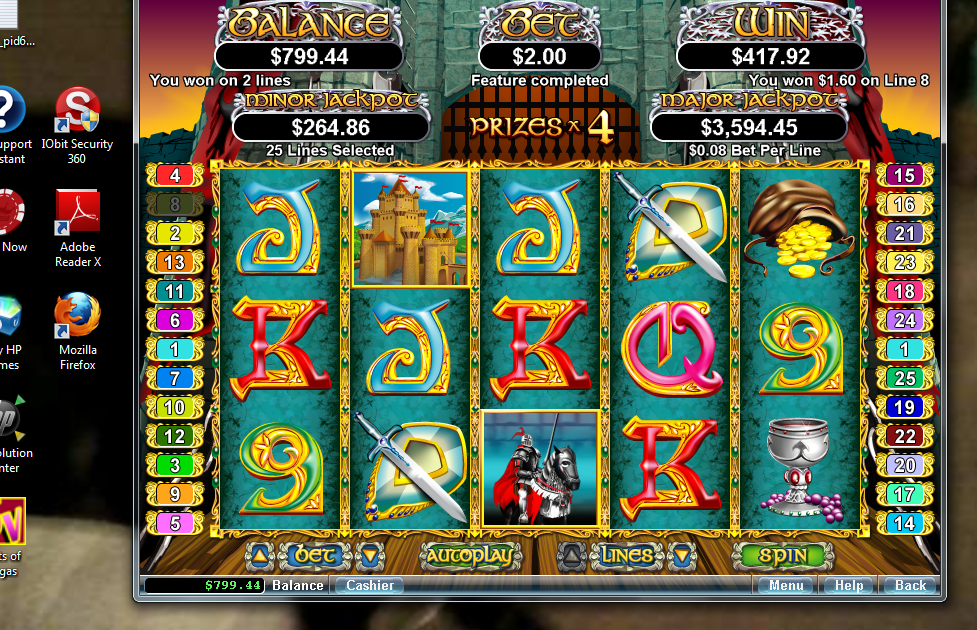Image resolution: width=977 pixels, height=630 pixels.
Task: Choose payline marker 13
Action: coord(175,262)
